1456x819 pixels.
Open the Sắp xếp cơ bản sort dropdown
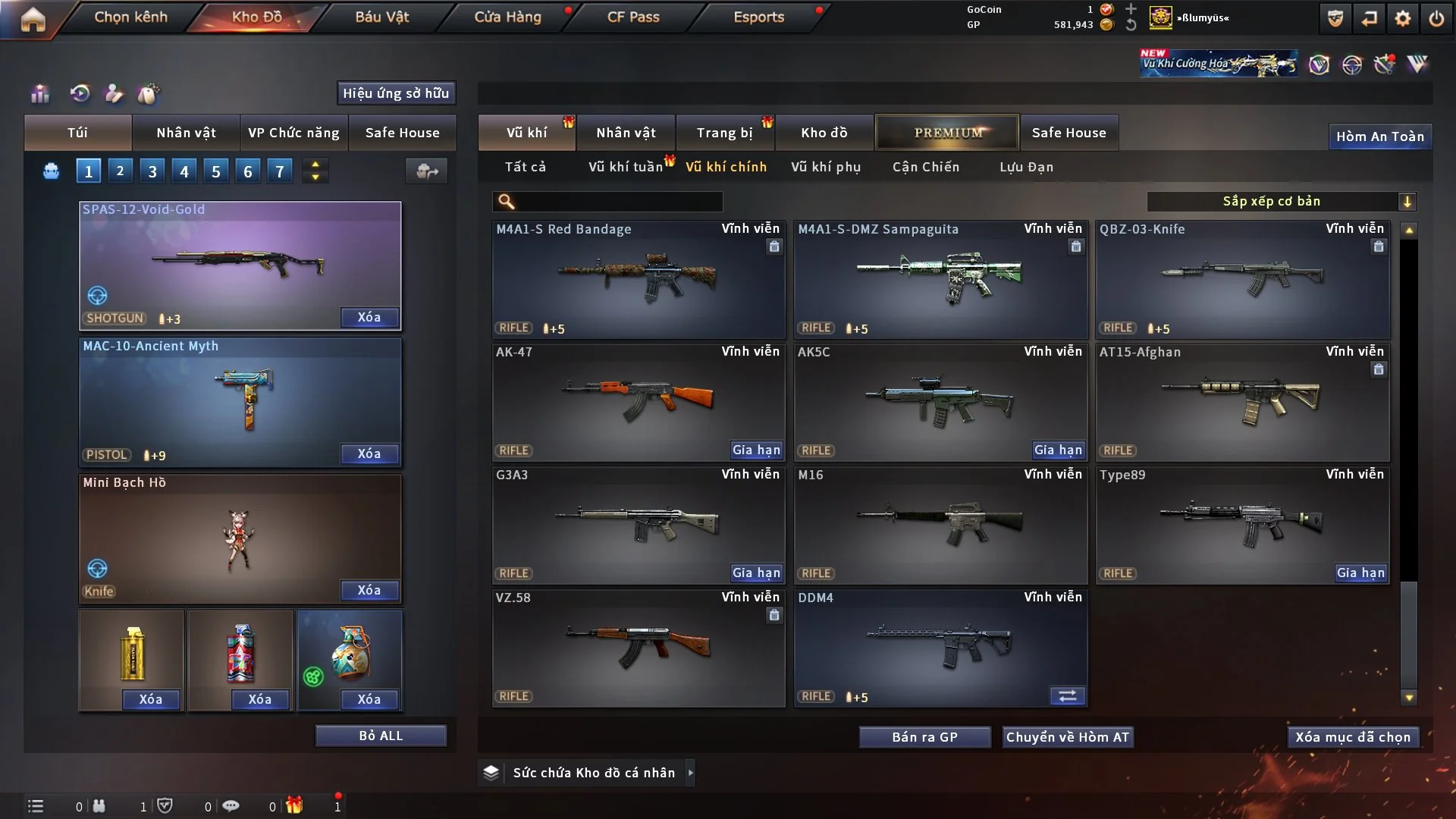point(1281,201)
